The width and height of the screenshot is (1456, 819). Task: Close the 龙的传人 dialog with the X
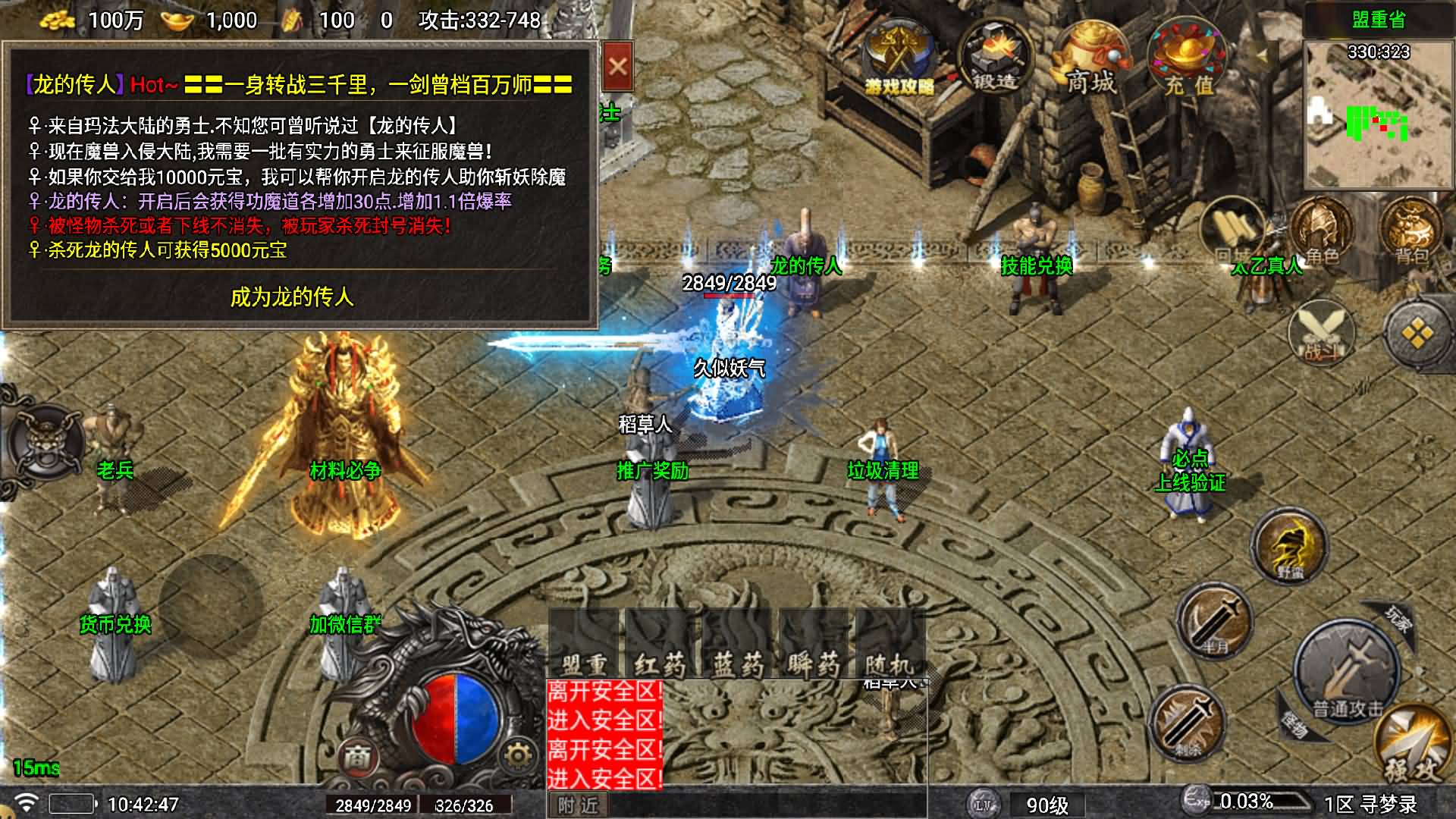[617, 67]
